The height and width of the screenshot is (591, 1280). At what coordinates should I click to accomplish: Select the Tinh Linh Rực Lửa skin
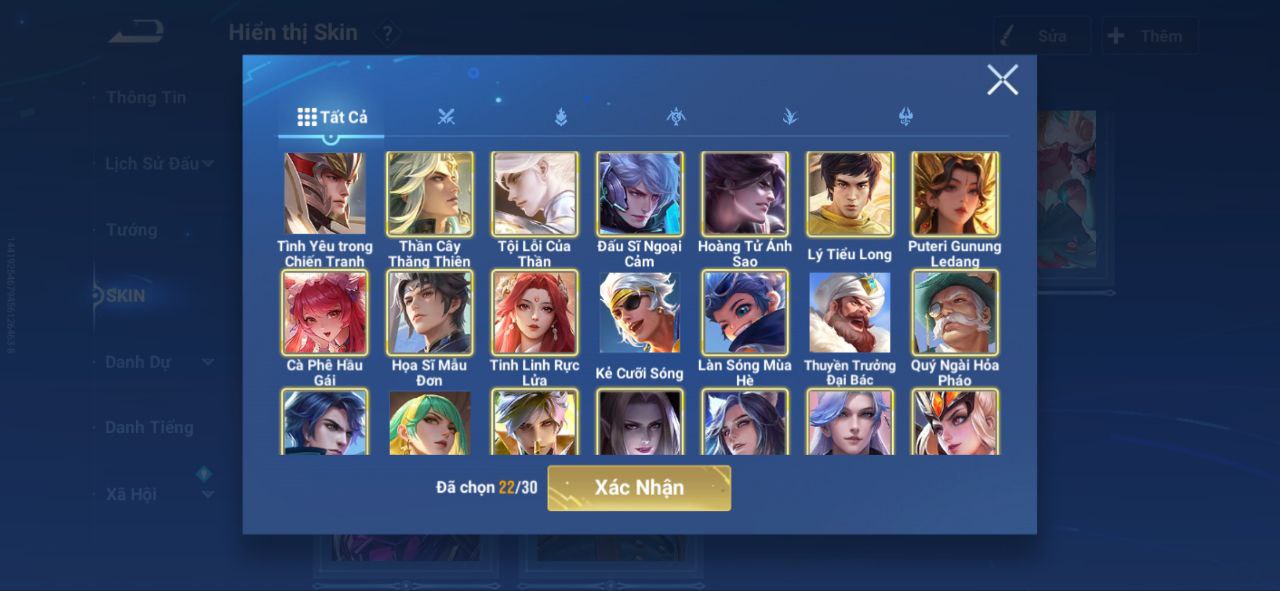point(535,312)
